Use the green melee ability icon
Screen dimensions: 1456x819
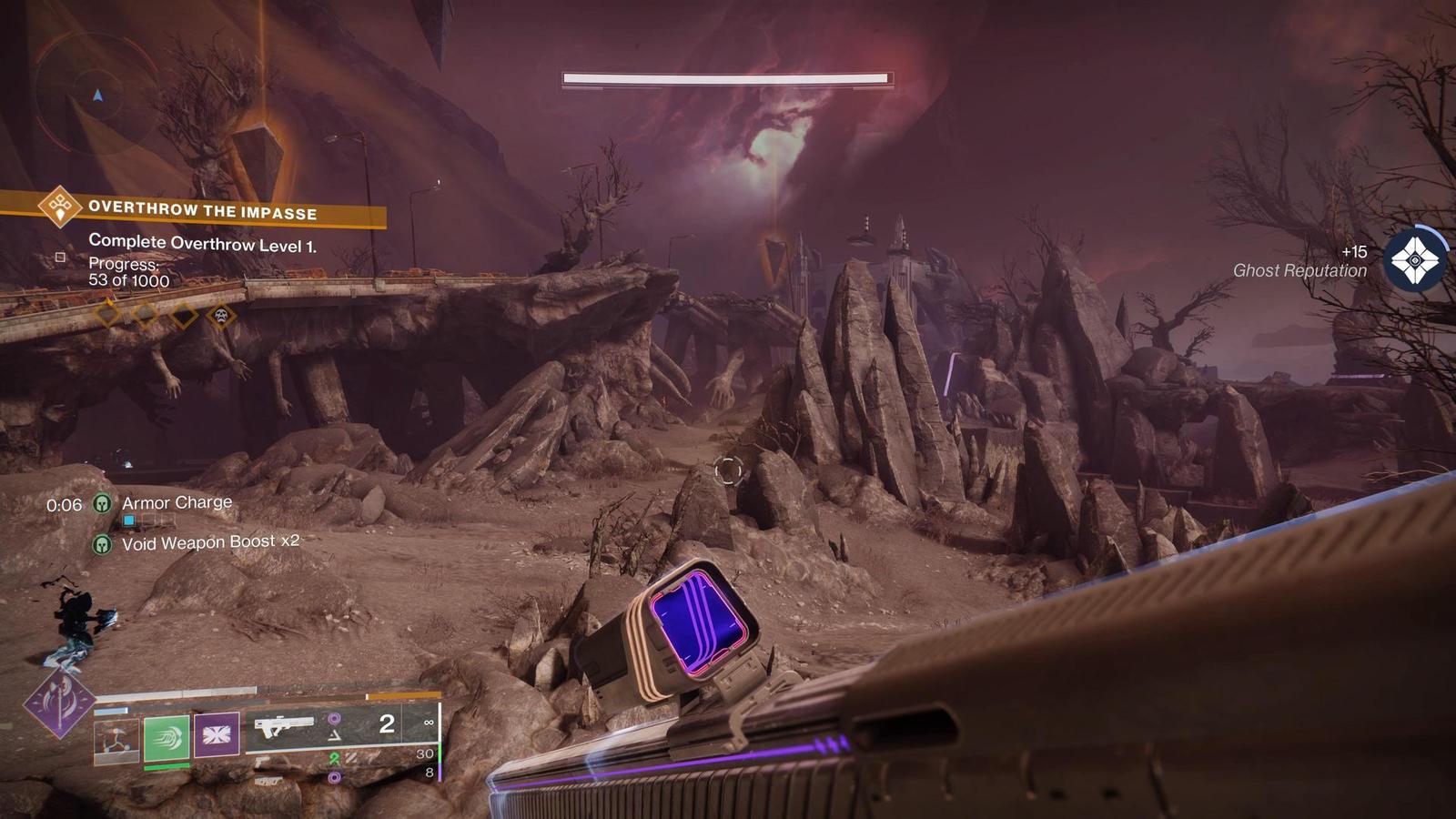click(x=167, y=736)
